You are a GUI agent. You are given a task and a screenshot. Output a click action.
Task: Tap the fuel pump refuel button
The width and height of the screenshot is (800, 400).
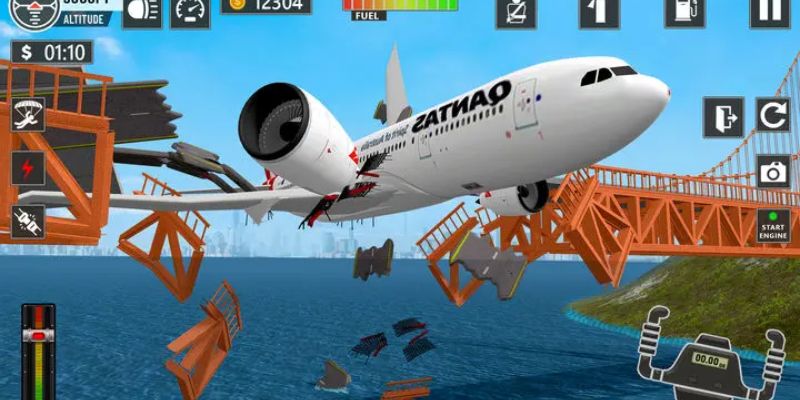click(685, 10)
